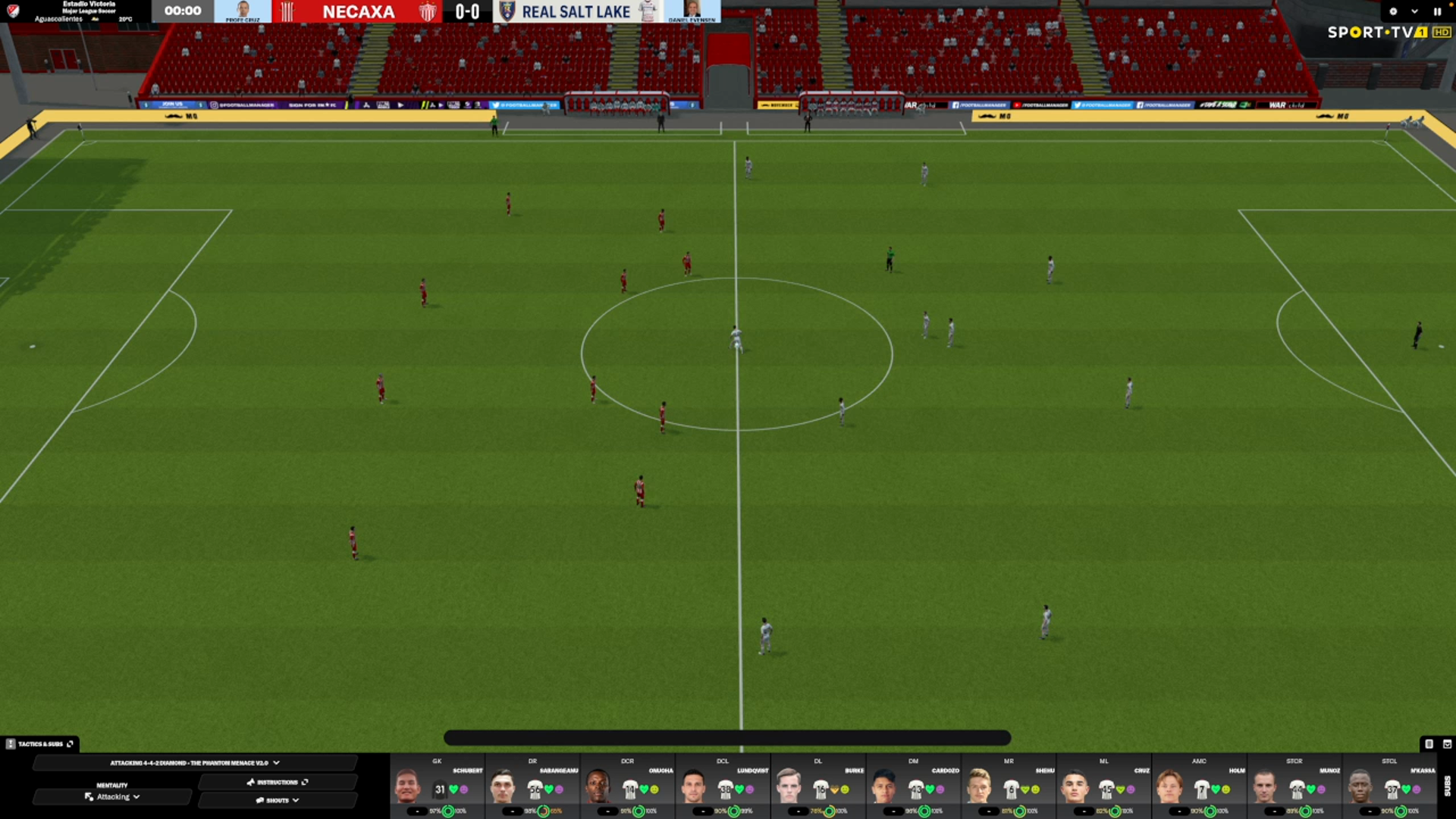Select Lundqvist's DCL player card
The width and height of the screenshot is (1456, 819).
(723, 787)
